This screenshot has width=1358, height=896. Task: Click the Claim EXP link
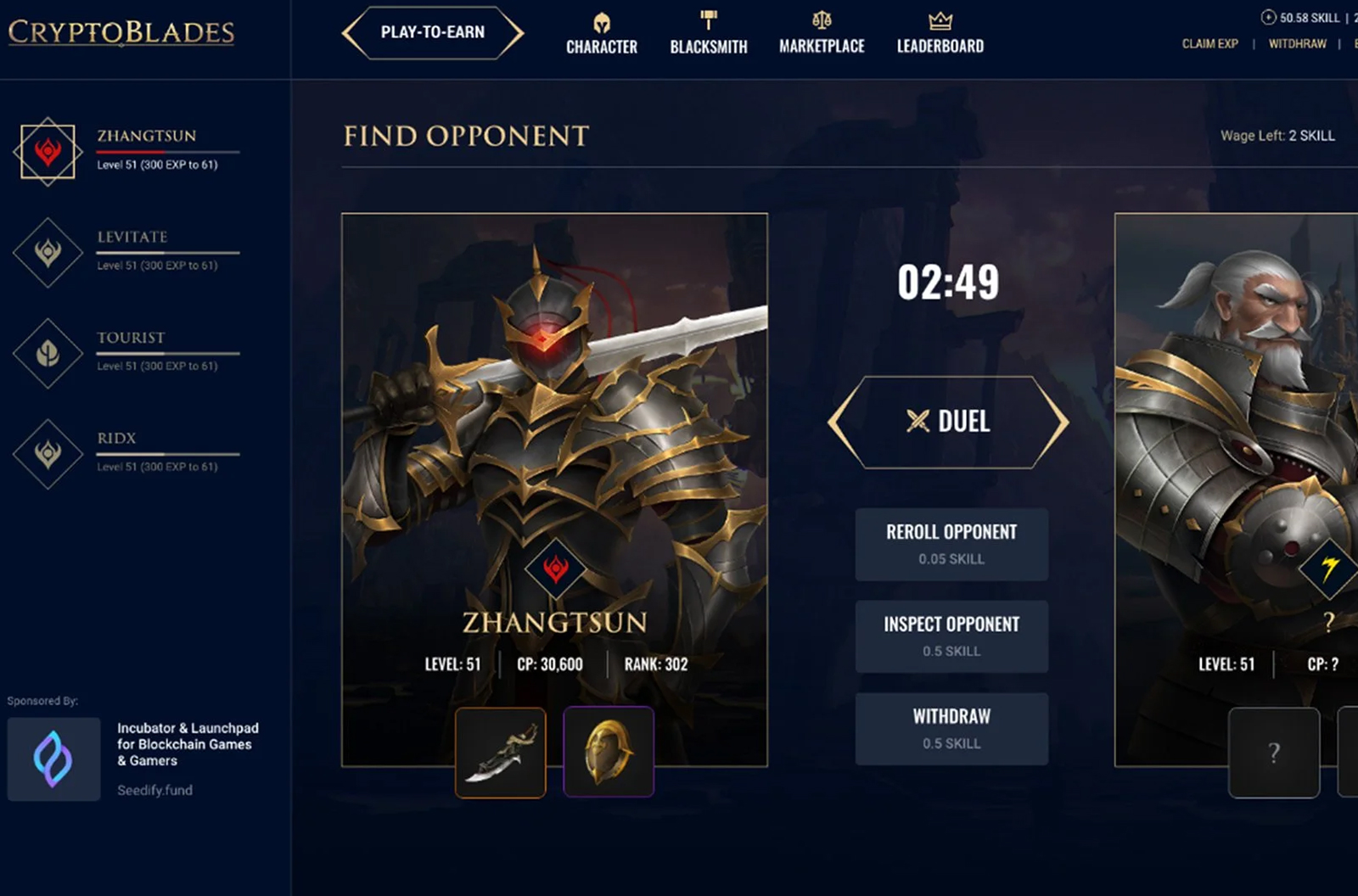point(1209,43)
